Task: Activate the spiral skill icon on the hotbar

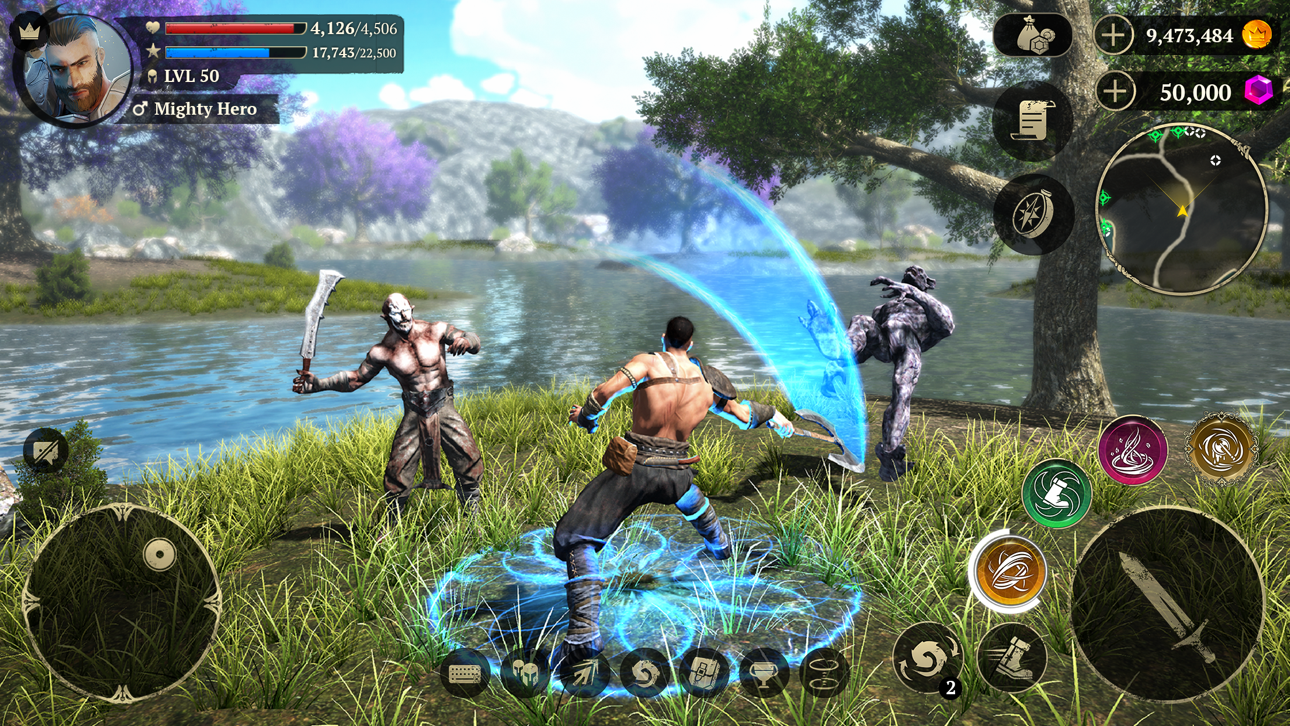Action: (643, 673)
